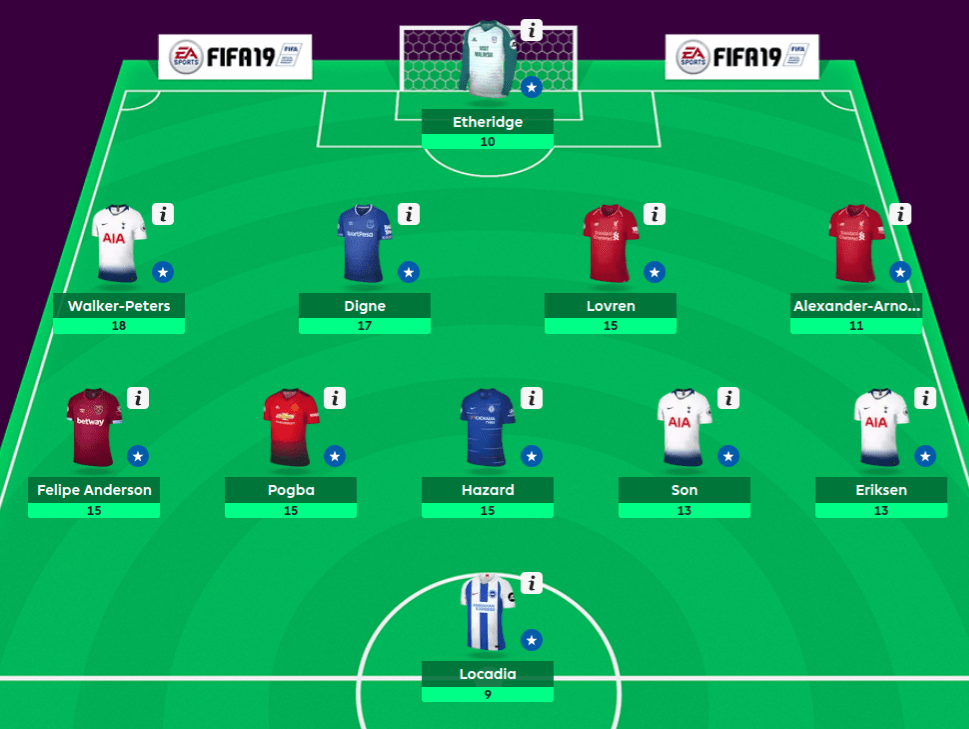This screenshot has height=729, width=969.
Task: Open info for Etheridge
Action: 532,30
